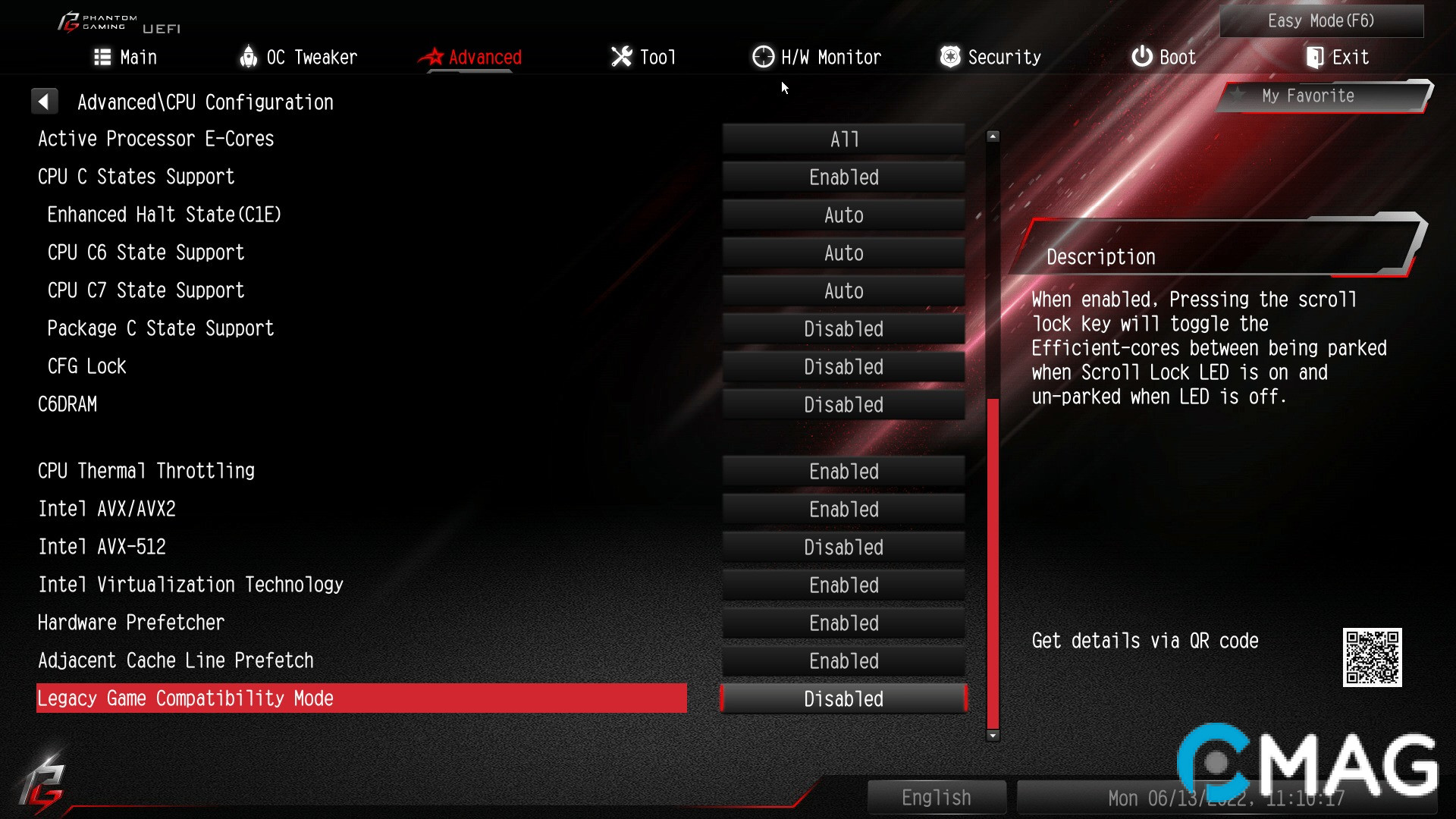Open the Tool wrench icon
This screenshot has height=819, width=1456.
click(620, 57)
